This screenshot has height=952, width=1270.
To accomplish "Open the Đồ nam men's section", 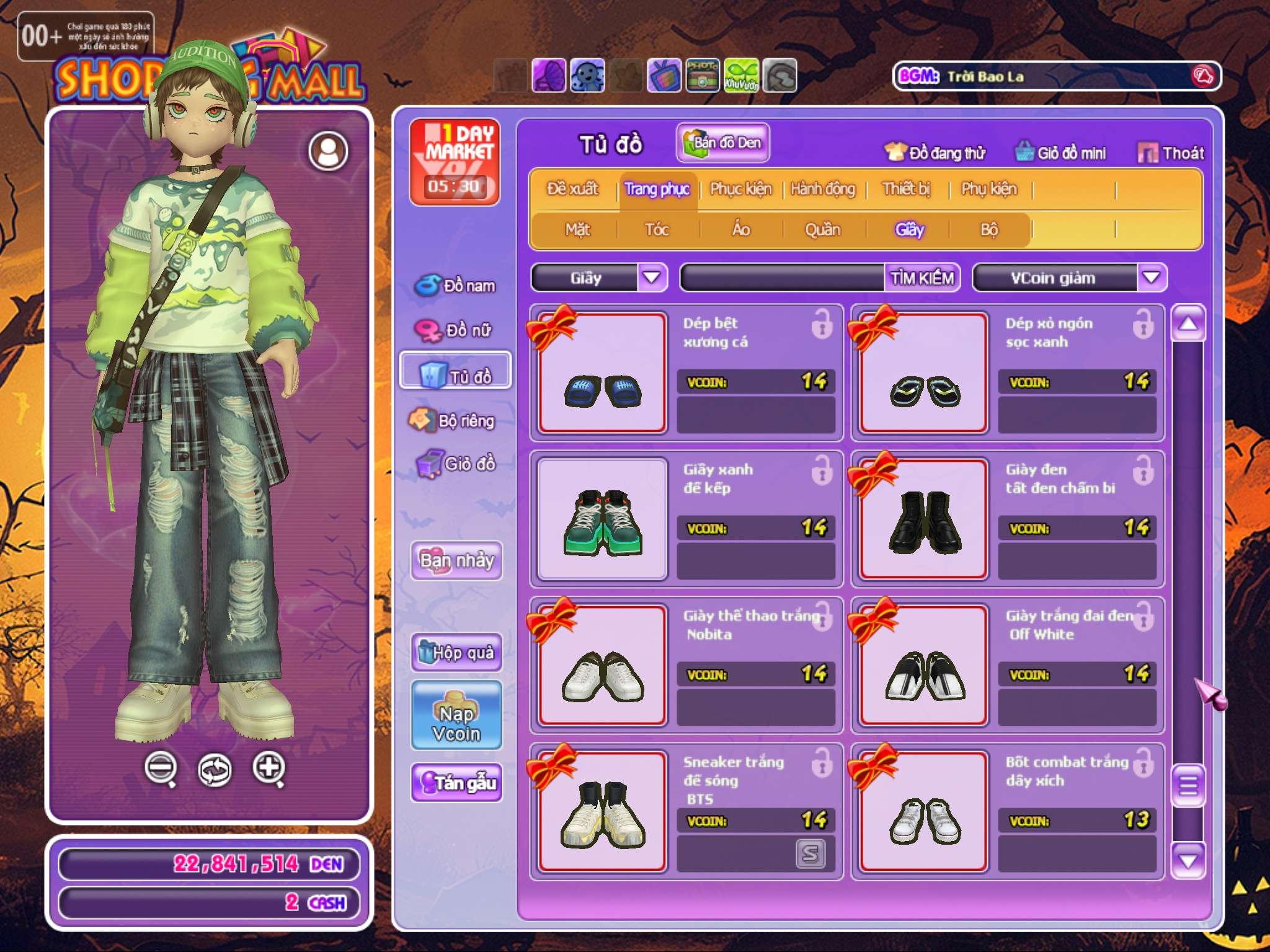I will 456,286.
